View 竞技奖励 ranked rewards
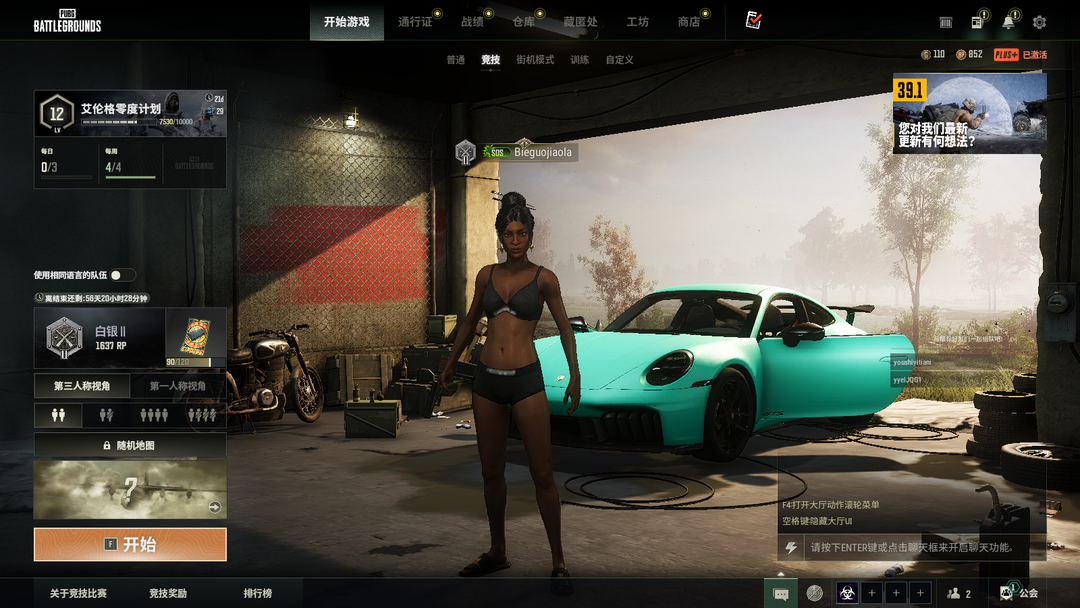The image size is (1080, 608). (168, 593)
